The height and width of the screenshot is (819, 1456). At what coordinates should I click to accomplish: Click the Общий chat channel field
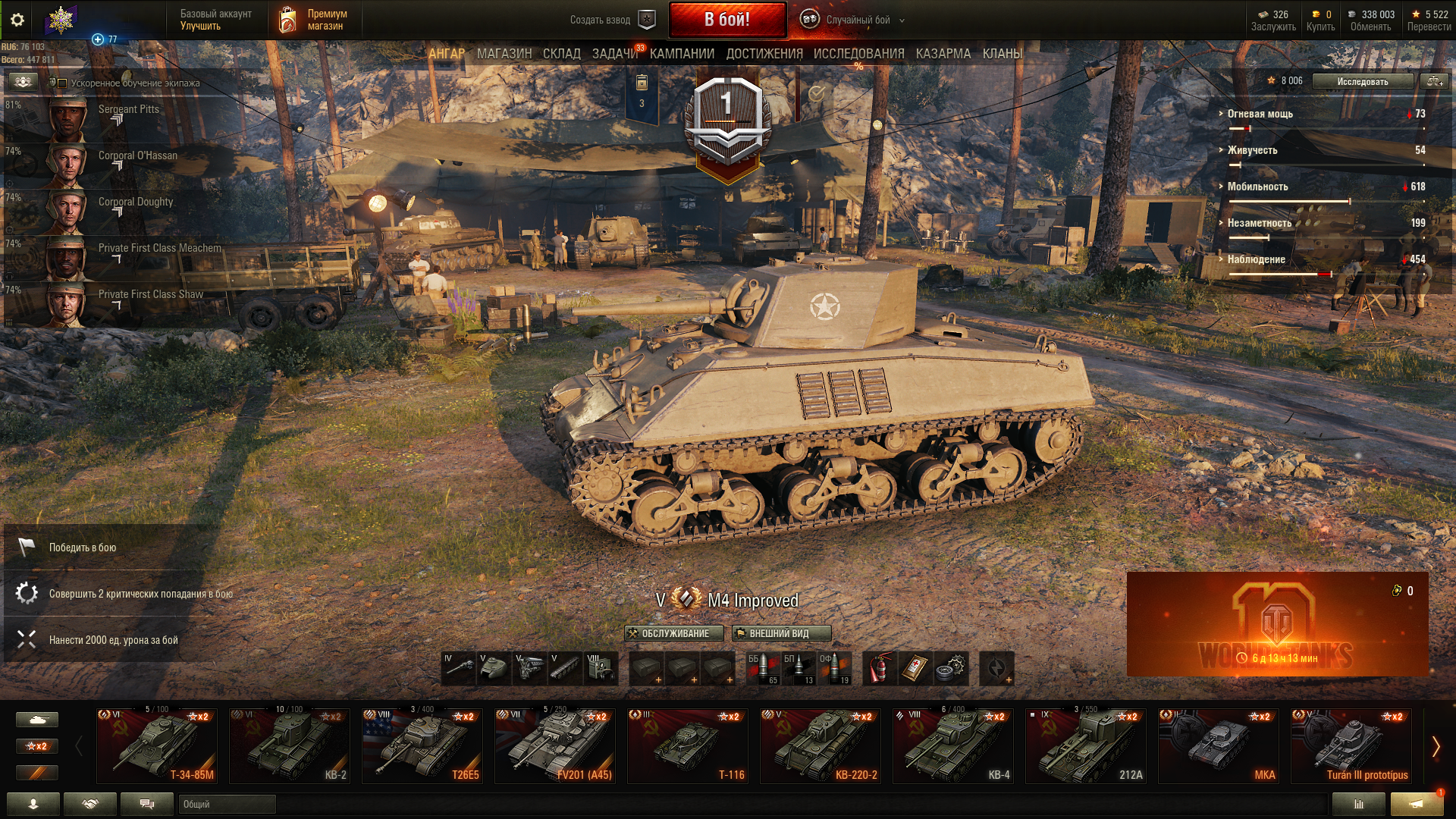click(227, 804)
